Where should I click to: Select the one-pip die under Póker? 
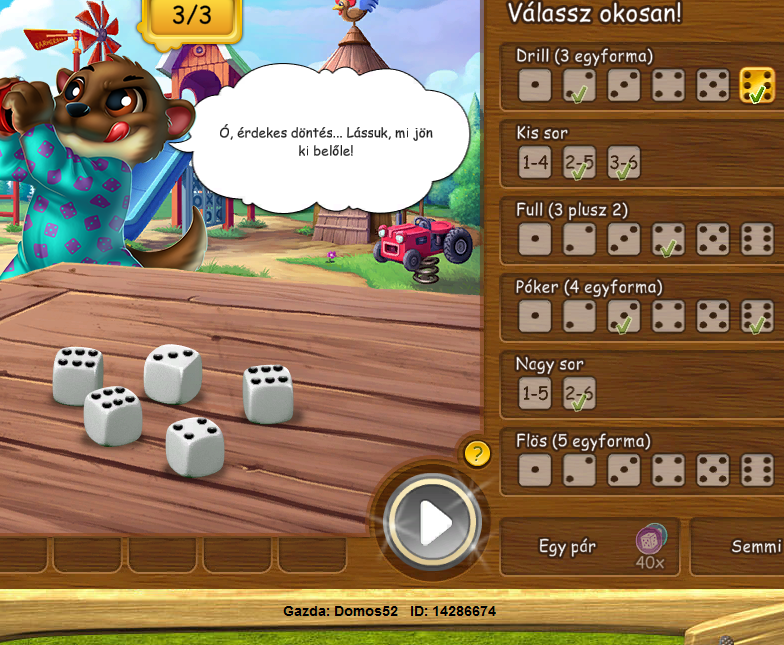(535, 316)
